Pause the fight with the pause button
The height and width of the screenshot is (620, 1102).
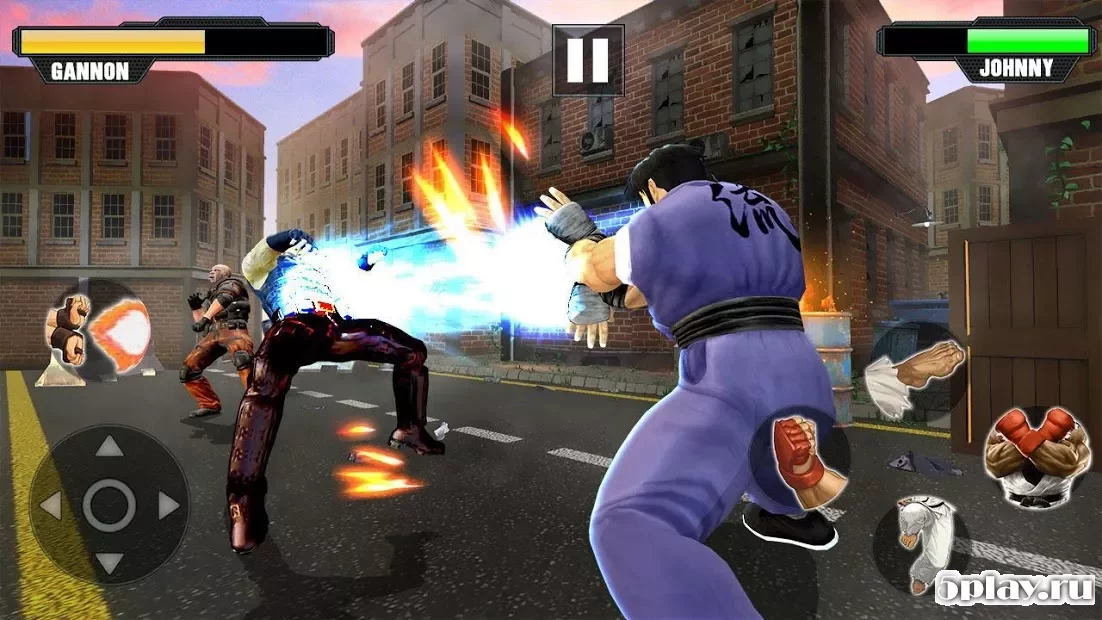[588, 60]
